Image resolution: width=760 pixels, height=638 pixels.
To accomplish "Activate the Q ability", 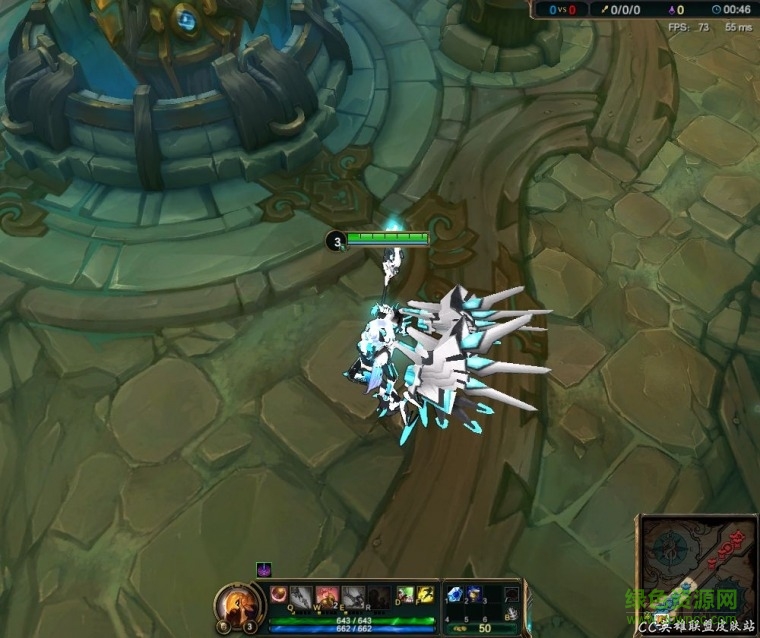I will (x=301, y=597).
